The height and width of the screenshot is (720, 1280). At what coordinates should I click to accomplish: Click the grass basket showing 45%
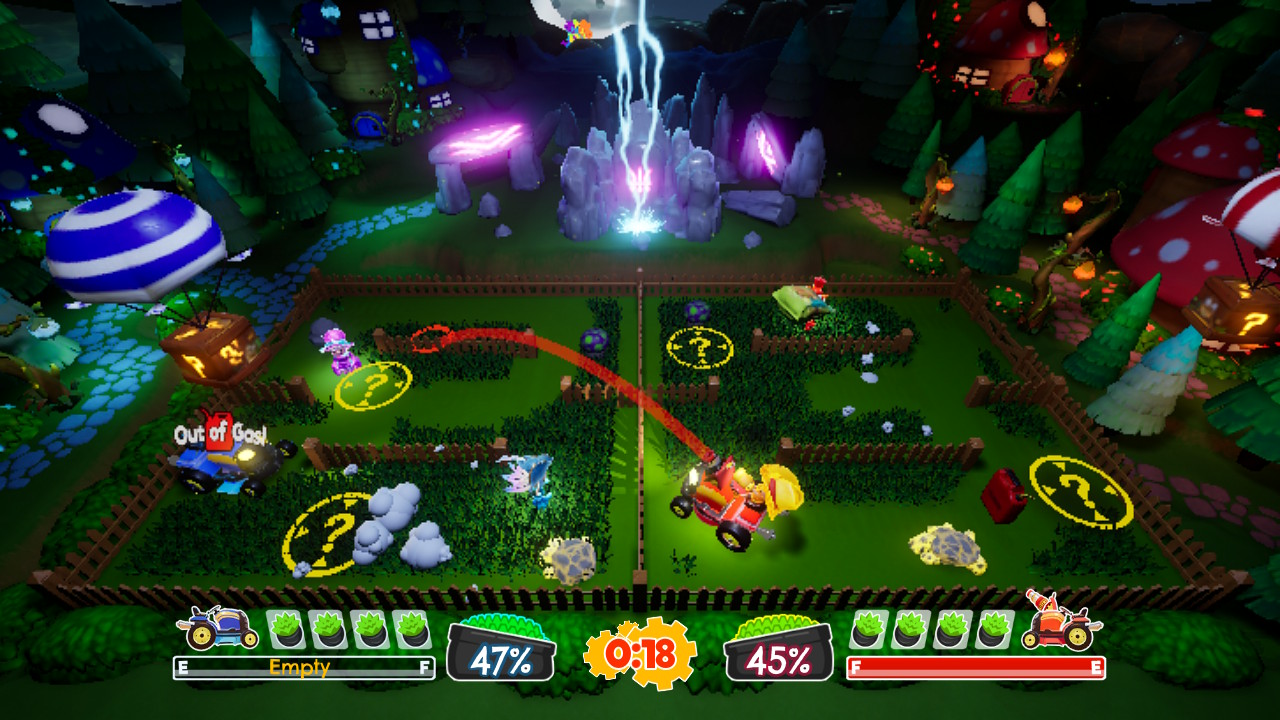click(778, 651)
